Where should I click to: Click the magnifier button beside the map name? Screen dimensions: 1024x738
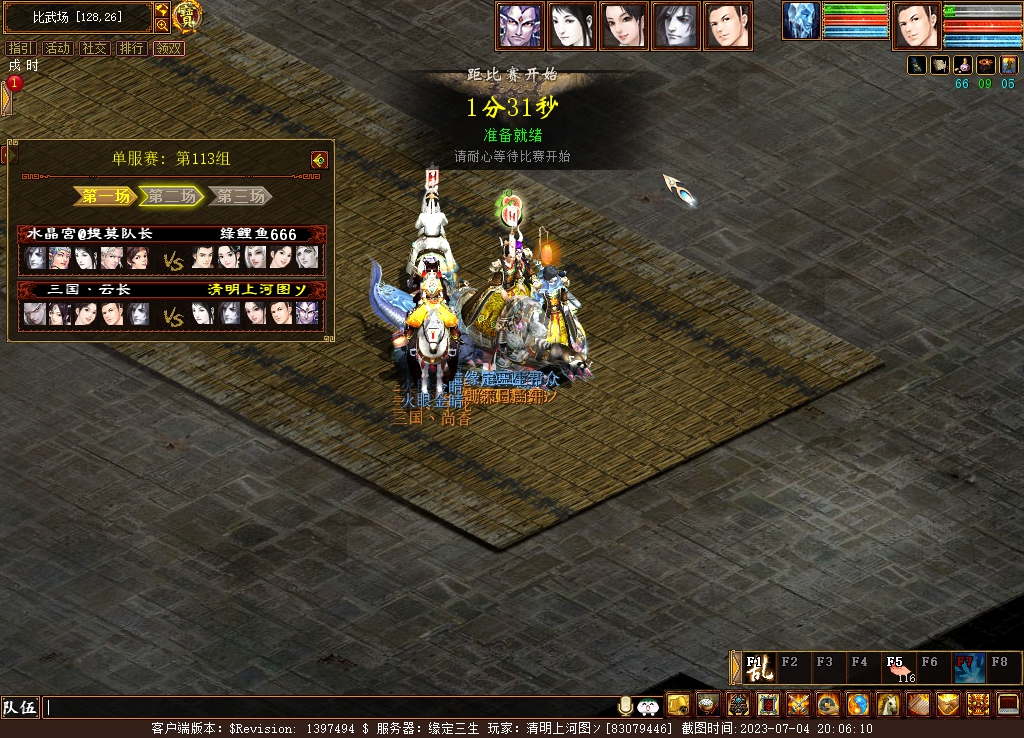[162, 25]
